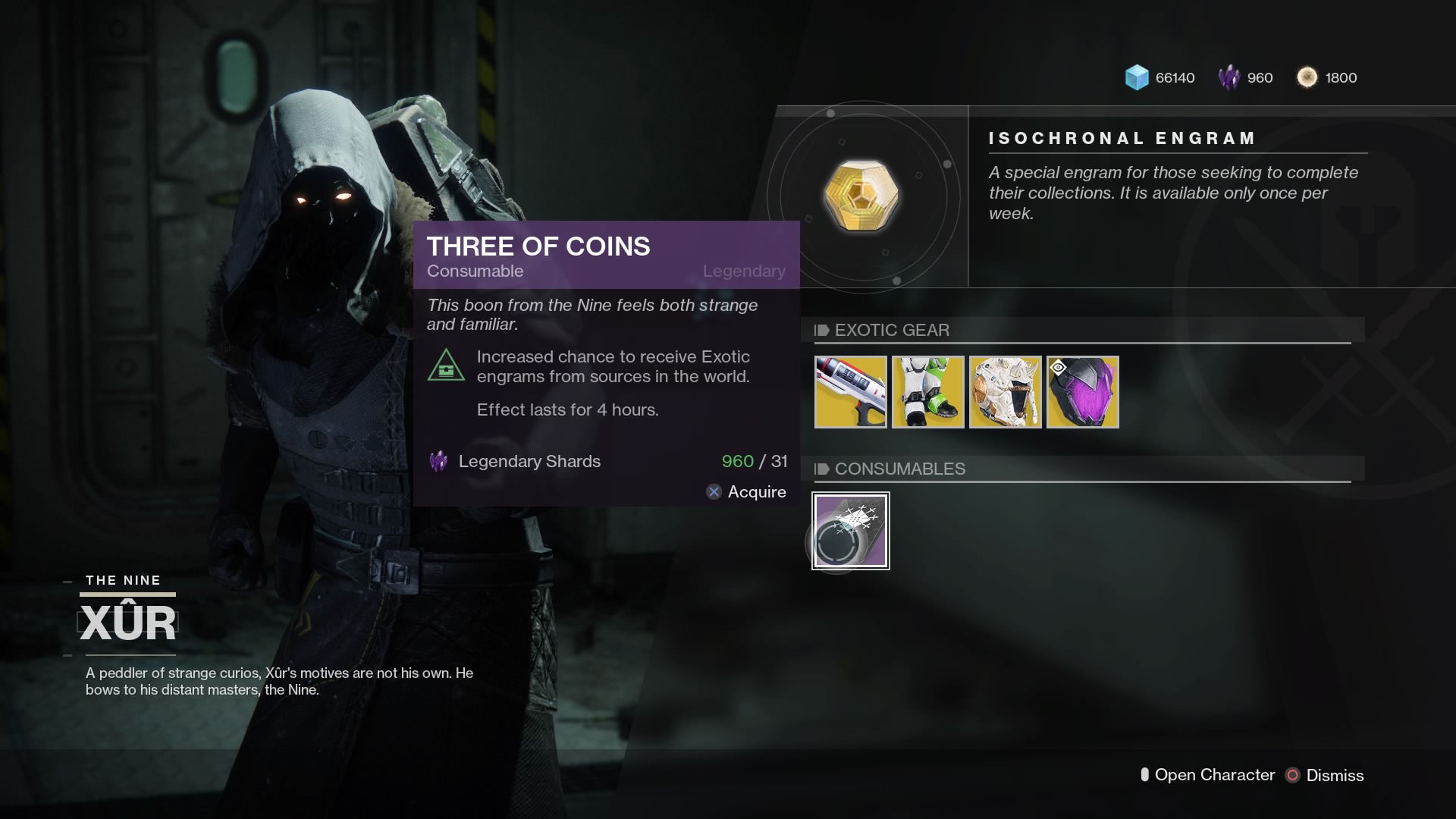The image size is (1456, 819).
Task: Choose the Three of Coins consumable
Action: coord(851,531)
